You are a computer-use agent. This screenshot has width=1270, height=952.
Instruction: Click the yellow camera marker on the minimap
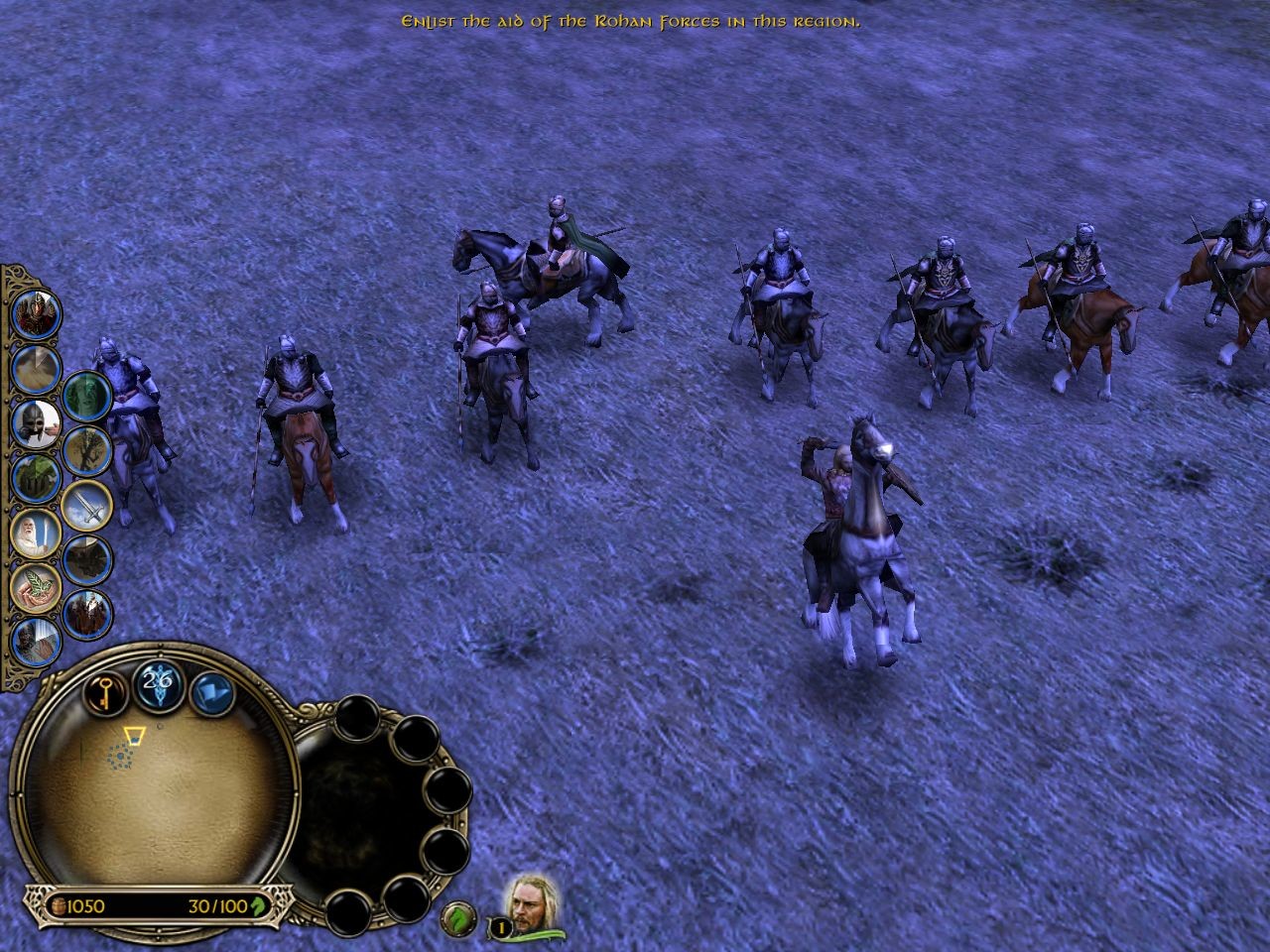click(x=134, y=736)
